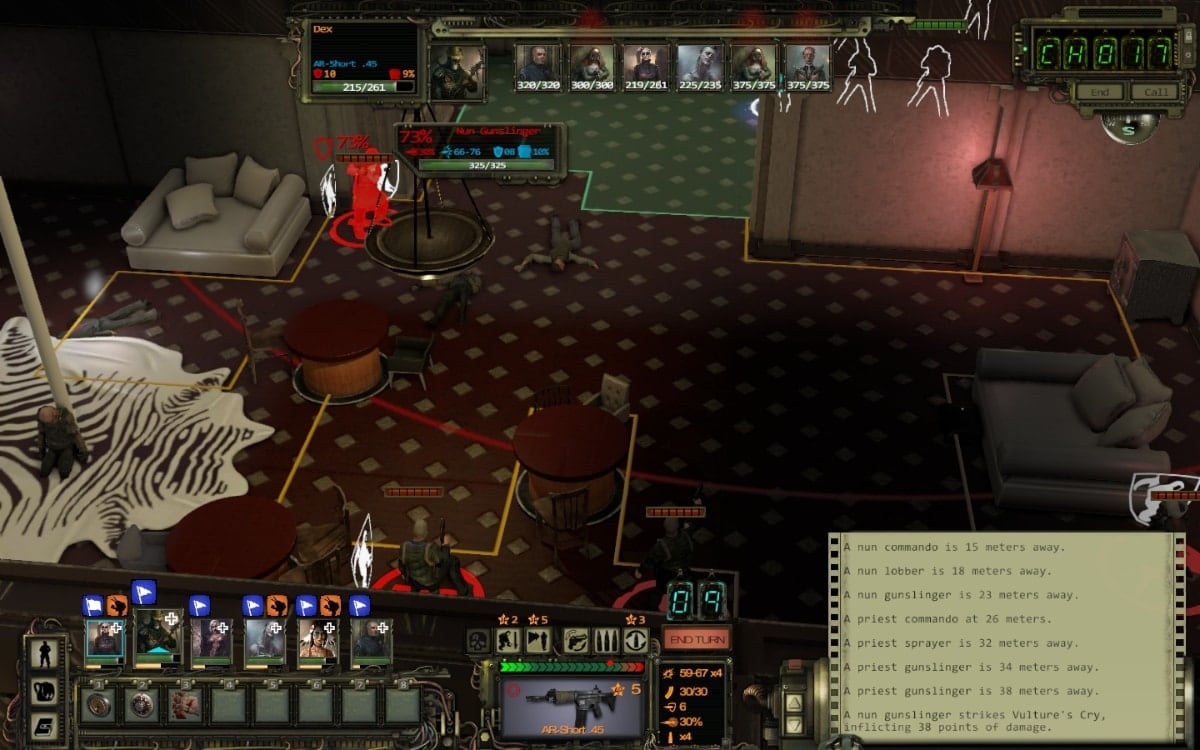Use the first quick-slot item
The height and width of the screenshot is (750, 1200).
(x=99, y=704)
